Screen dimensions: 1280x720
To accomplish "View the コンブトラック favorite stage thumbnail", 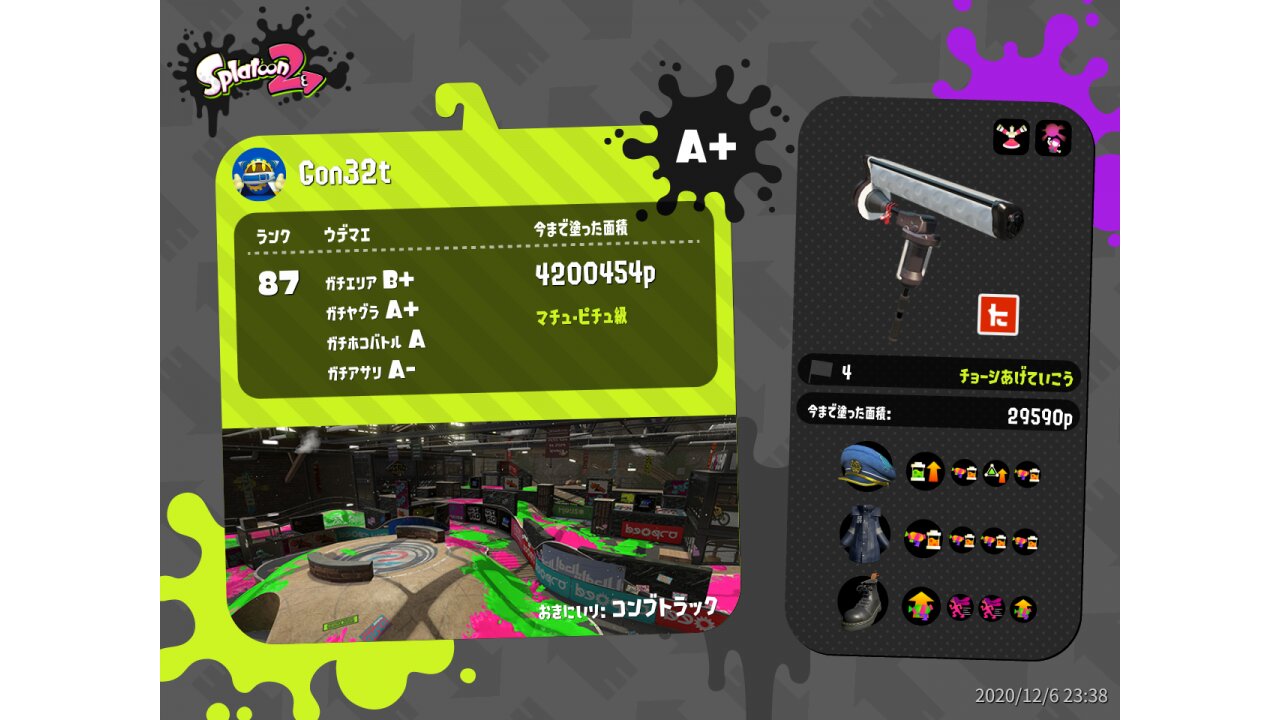I will [x=480, y=530].
